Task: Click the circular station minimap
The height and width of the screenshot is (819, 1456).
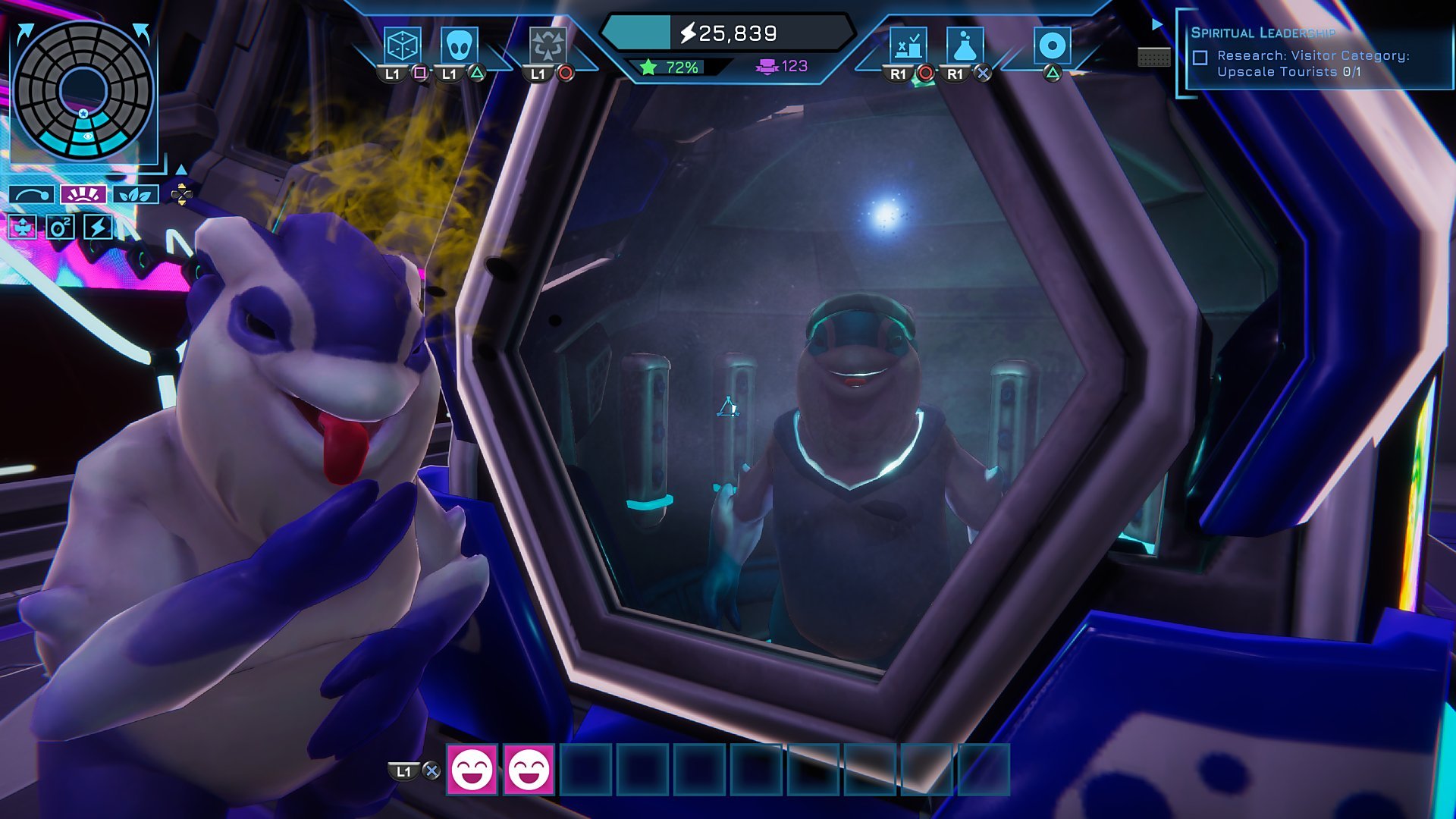Action: (83, 89)
